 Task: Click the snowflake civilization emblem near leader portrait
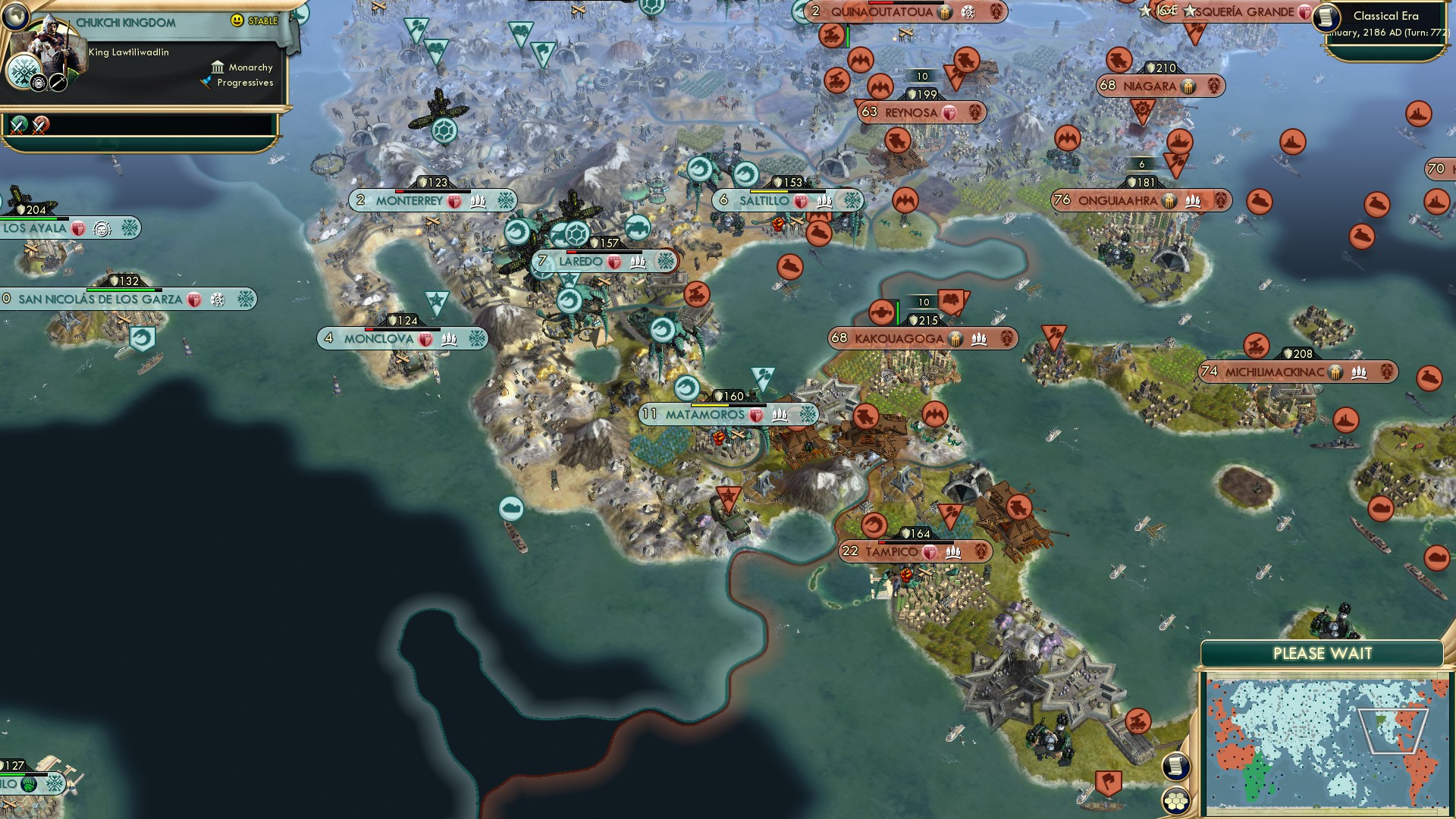coord(24,72)
